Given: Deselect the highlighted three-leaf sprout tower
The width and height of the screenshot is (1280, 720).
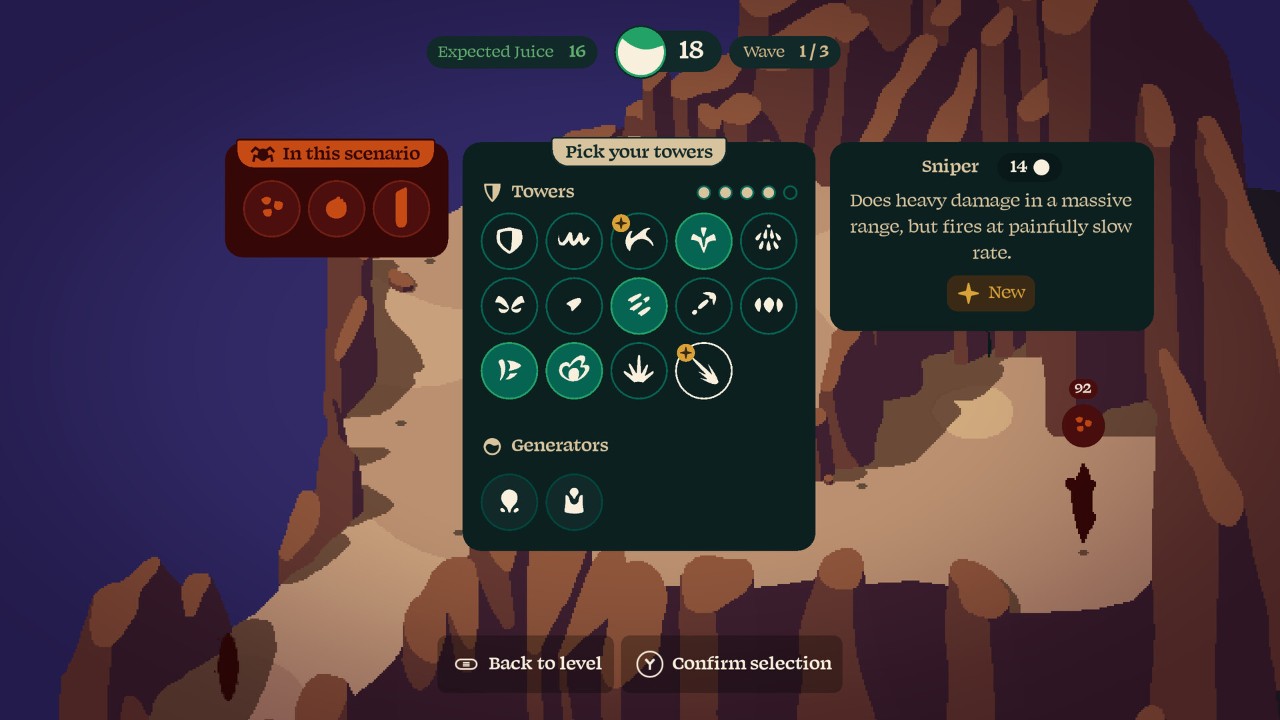Looking at the screenshot, I should 704,241.
